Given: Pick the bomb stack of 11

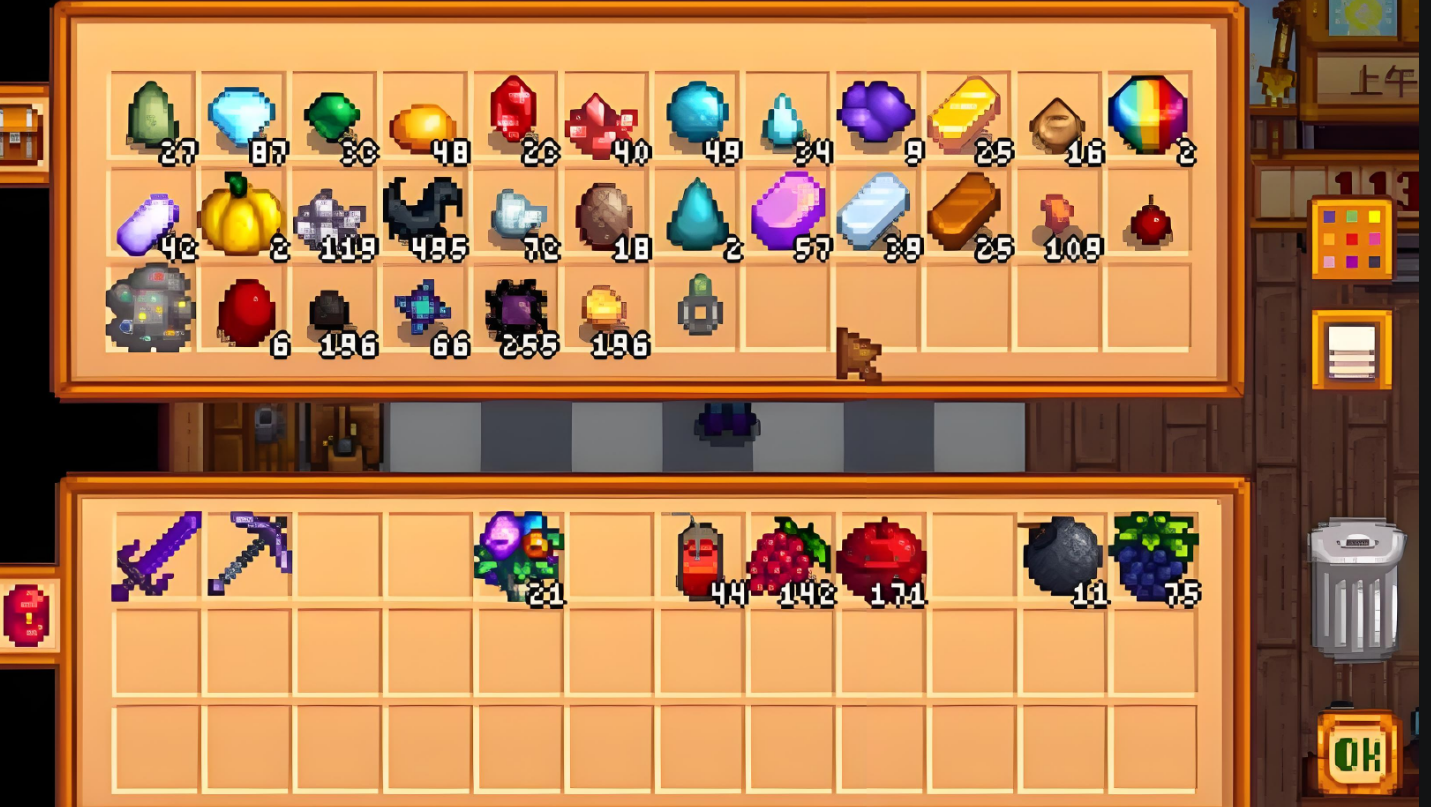Looking at the screenshot, I should (1062, 556).
